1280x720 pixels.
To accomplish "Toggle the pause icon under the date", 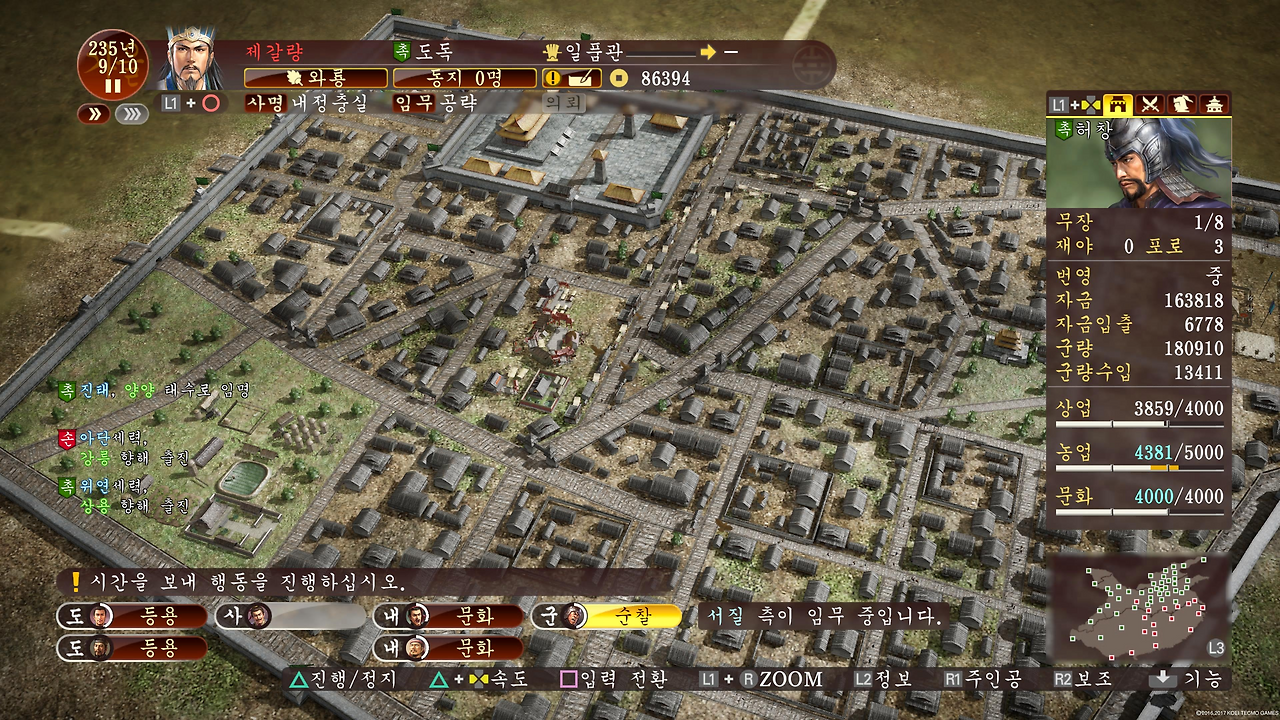I will tap(113, 86).
